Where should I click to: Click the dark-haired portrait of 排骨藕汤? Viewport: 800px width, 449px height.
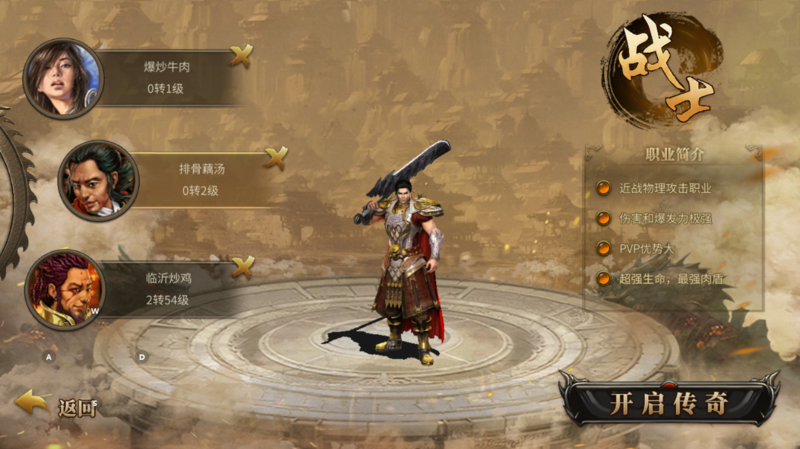tap(97, 180)
